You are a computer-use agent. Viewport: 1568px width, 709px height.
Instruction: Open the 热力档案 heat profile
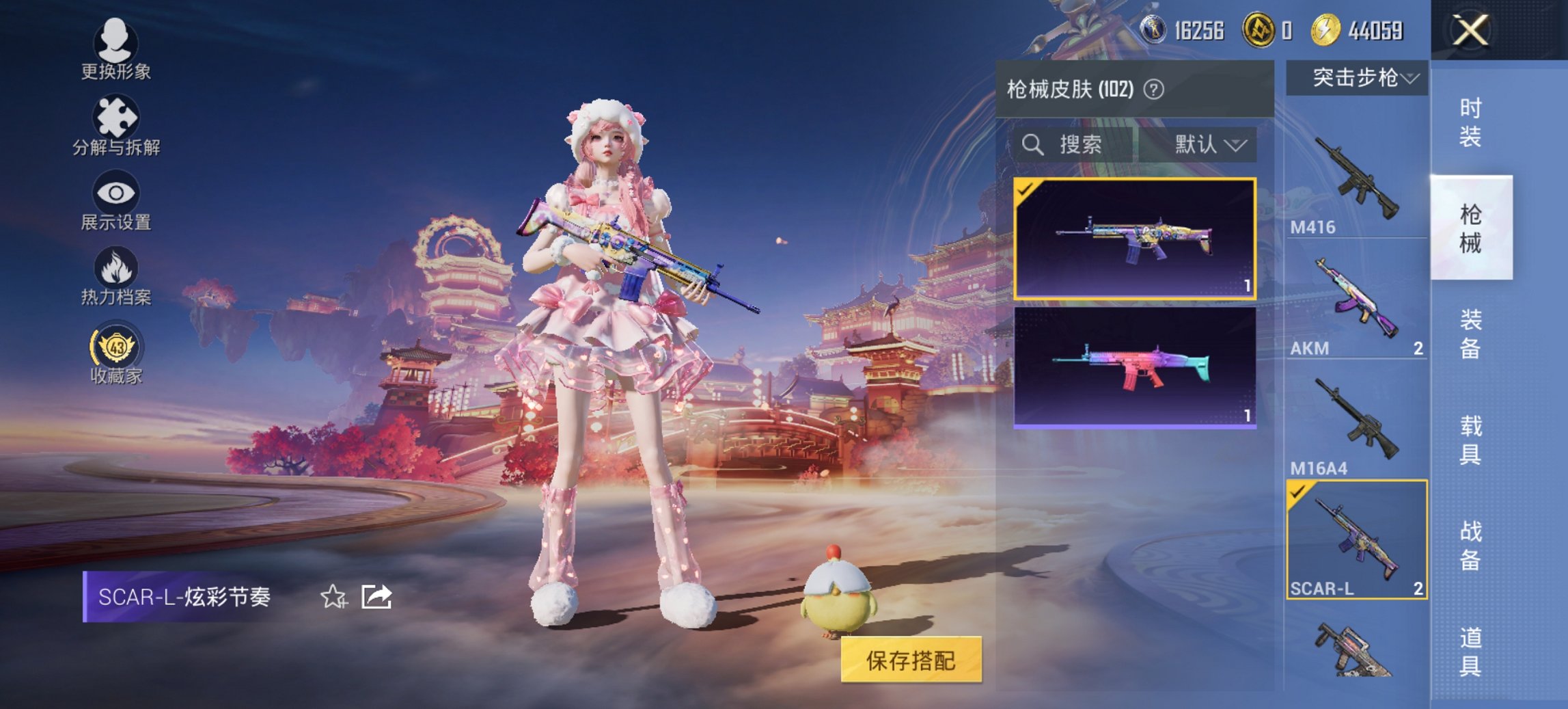point(115,277)
